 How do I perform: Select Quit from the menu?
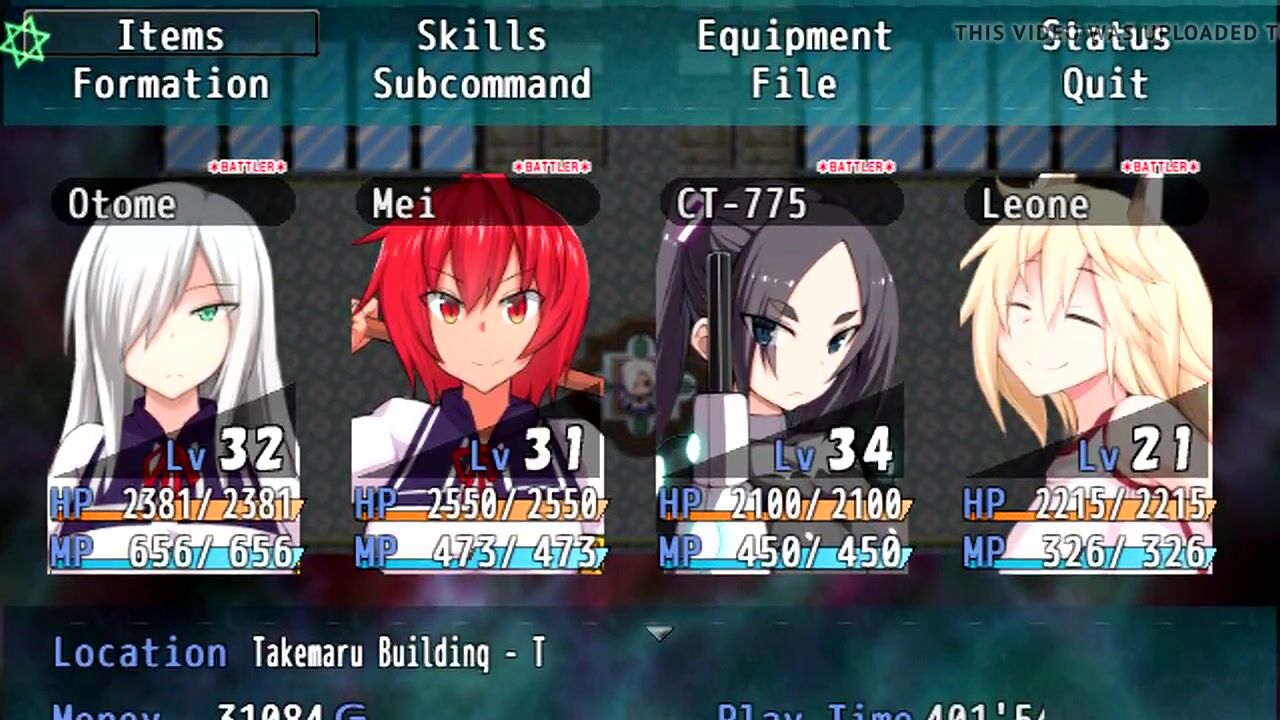(1105, 84)
